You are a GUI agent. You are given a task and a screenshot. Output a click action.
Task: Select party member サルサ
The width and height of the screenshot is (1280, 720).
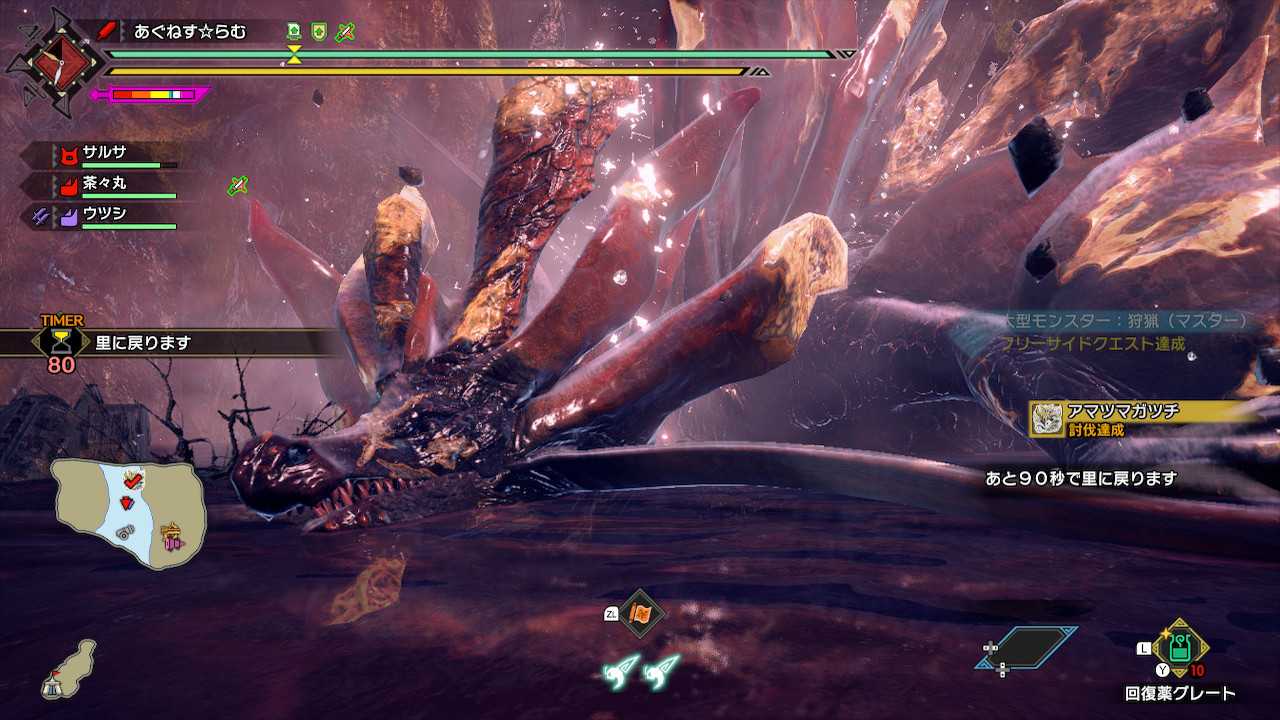[x=104, y=154]
